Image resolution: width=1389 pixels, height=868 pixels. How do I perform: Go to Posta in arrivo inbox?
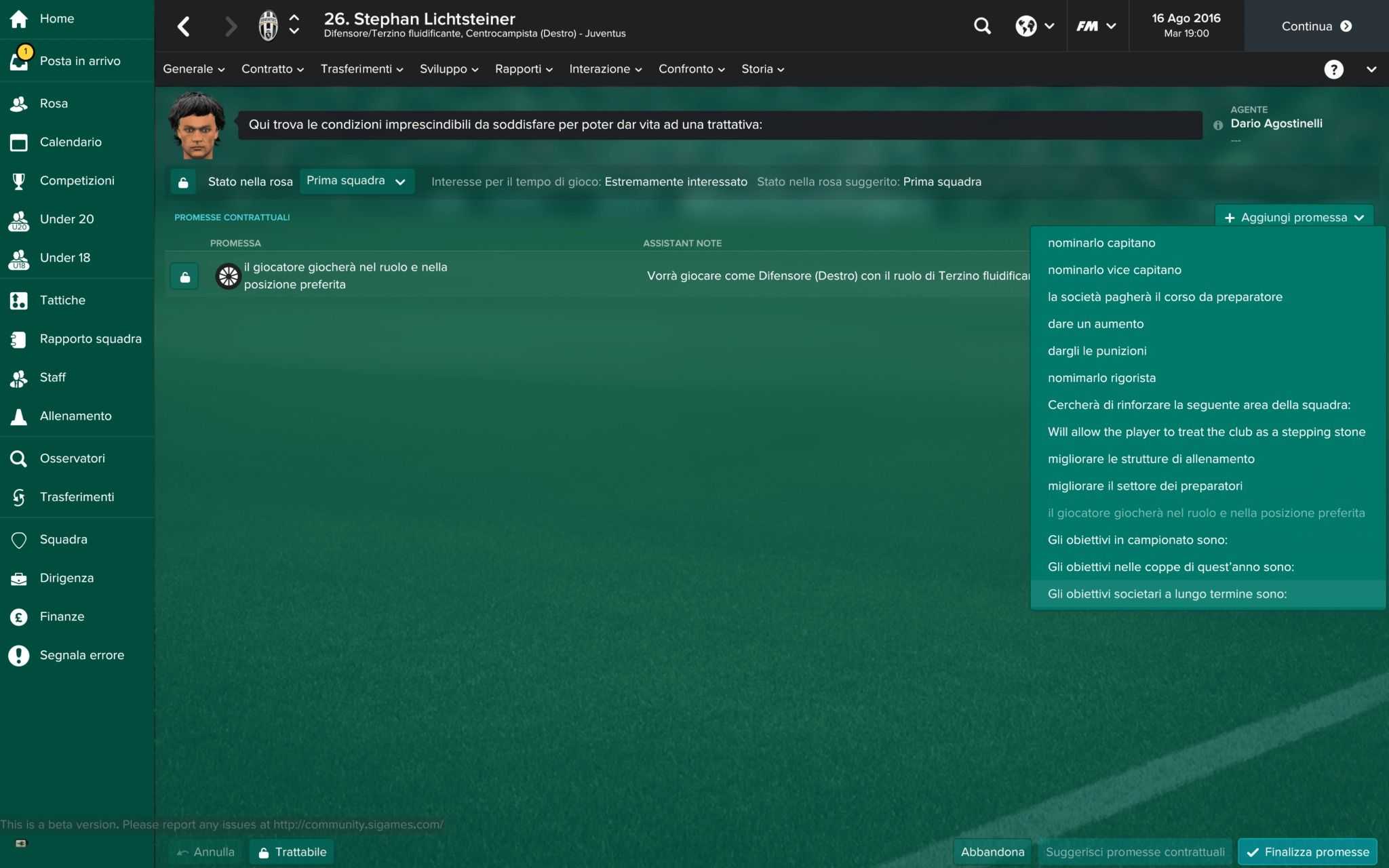79,61
